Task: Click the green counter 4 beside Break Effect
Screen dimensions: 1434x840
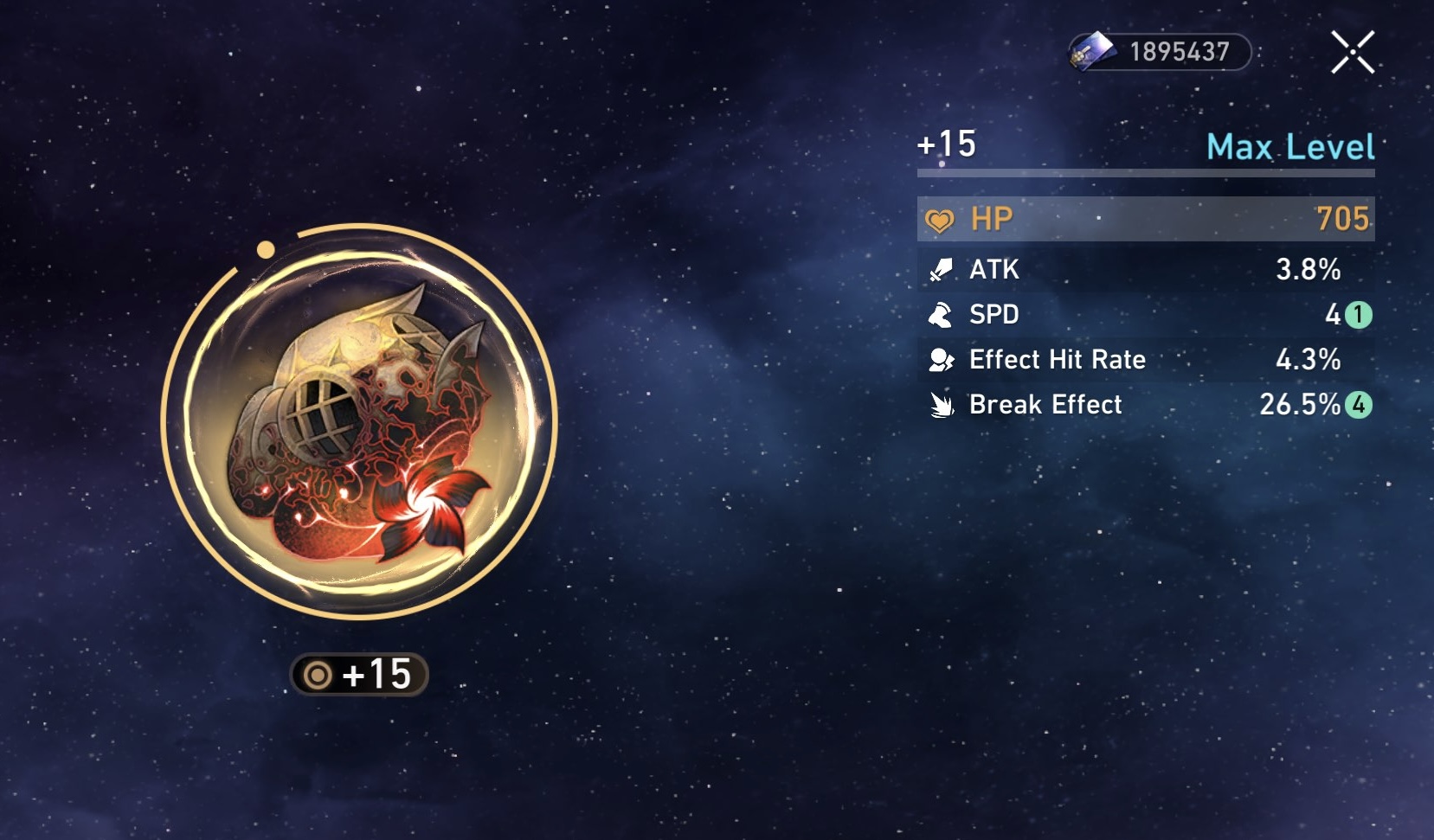Action: click(x=1362, y=404)
